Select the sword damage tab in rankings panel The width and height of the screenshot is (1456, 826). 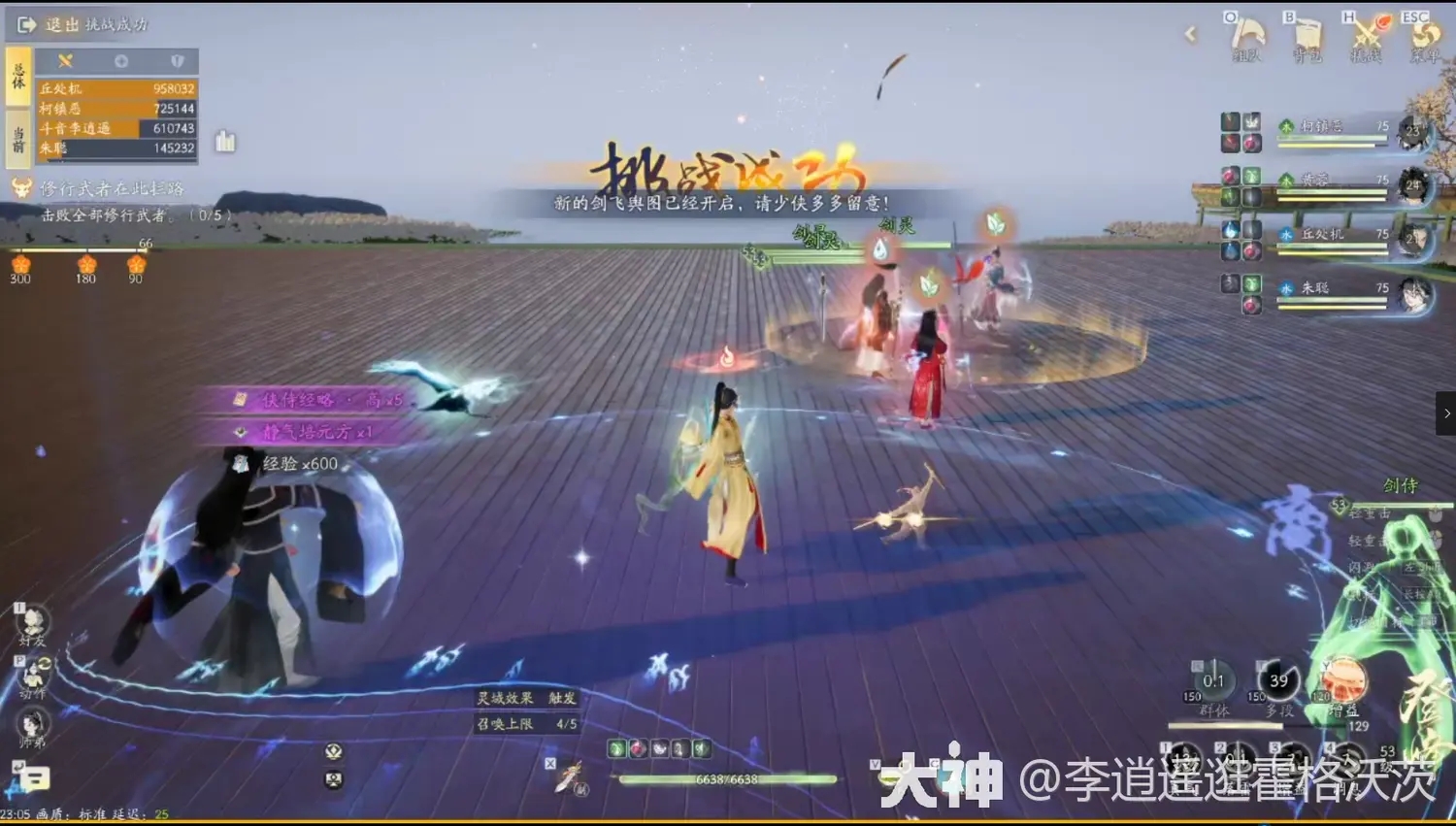pyautogui.click(x=64, y=60)
